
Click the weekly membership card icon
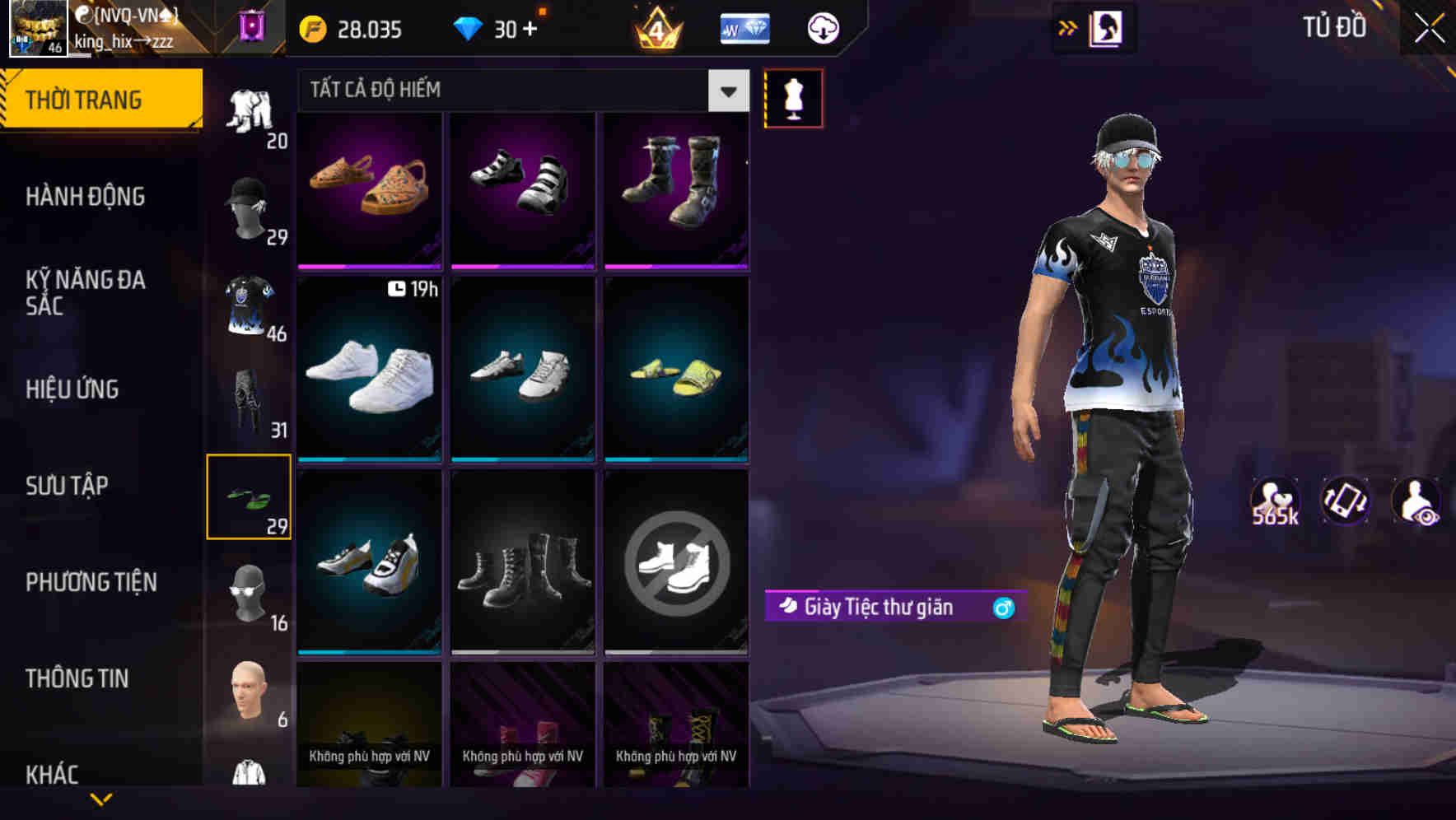[x=744, y=27]
